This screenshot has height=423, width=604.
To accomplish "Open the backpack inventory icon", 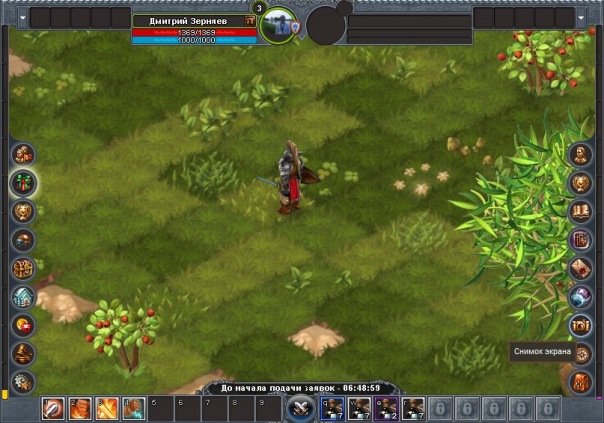I will (581, 381).
